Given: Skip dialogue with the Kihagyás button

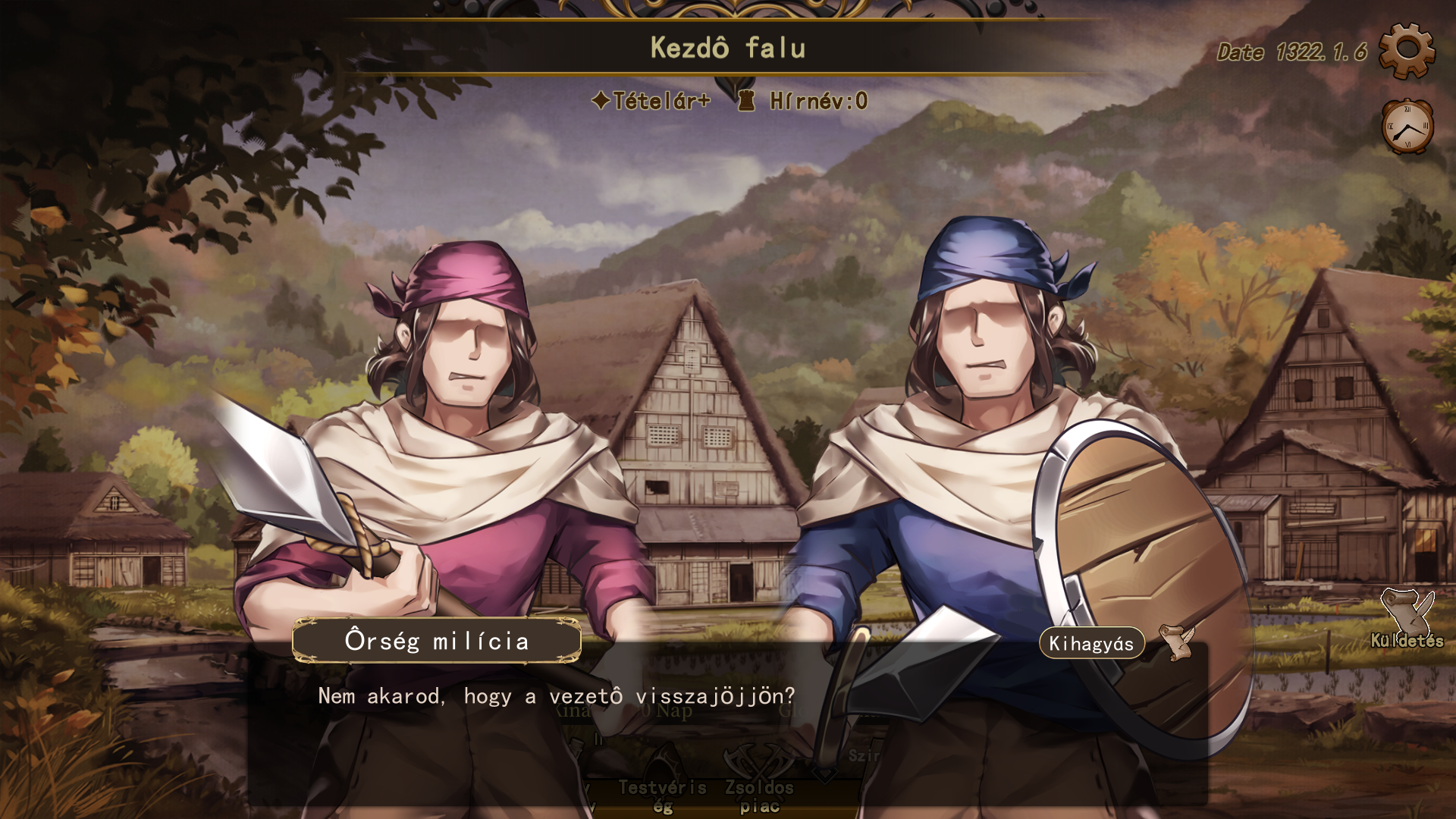Looking at the screenshot, I should pyautogui.click(x=1091, y=643).
